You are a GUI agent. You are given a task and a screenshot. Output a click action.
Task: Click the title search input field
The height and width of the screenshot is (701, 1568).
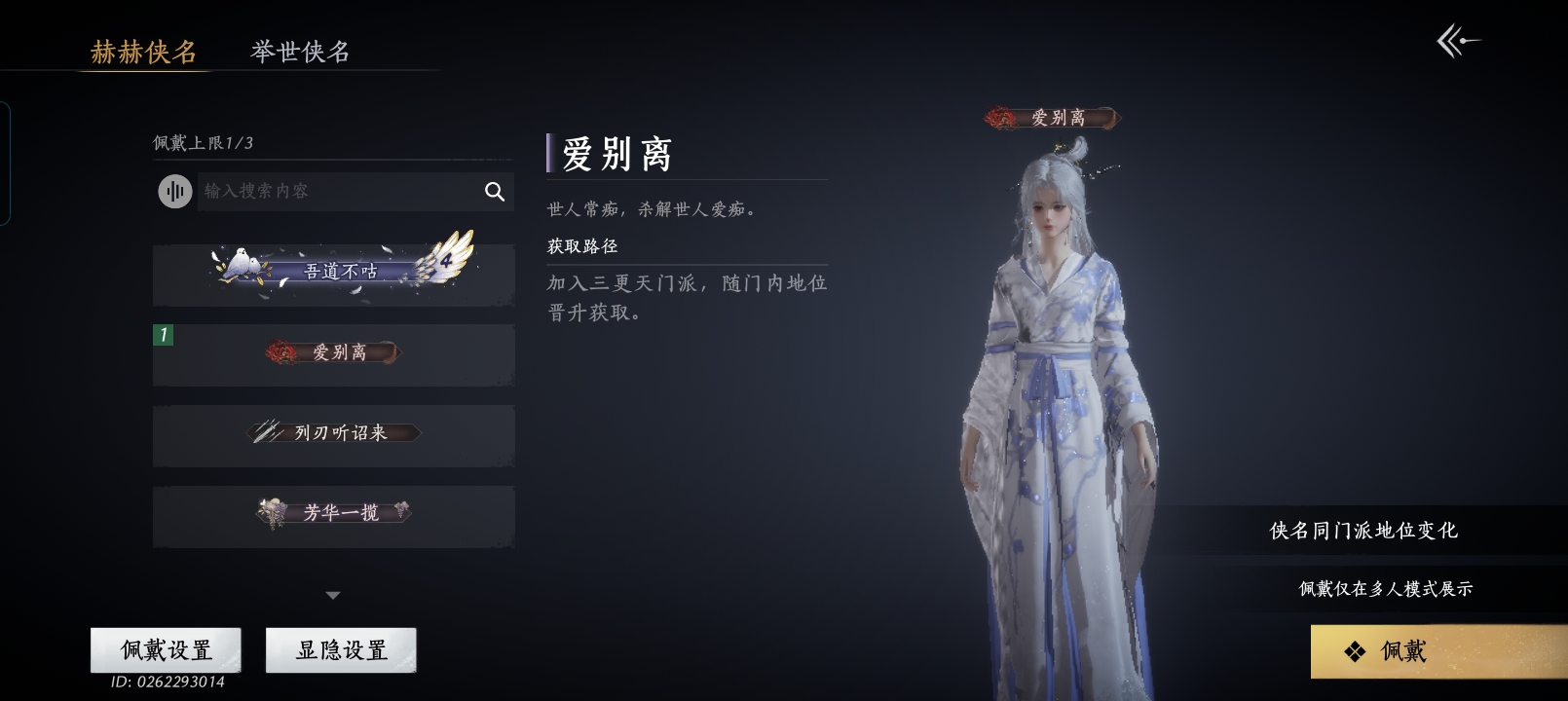[336, 191]
